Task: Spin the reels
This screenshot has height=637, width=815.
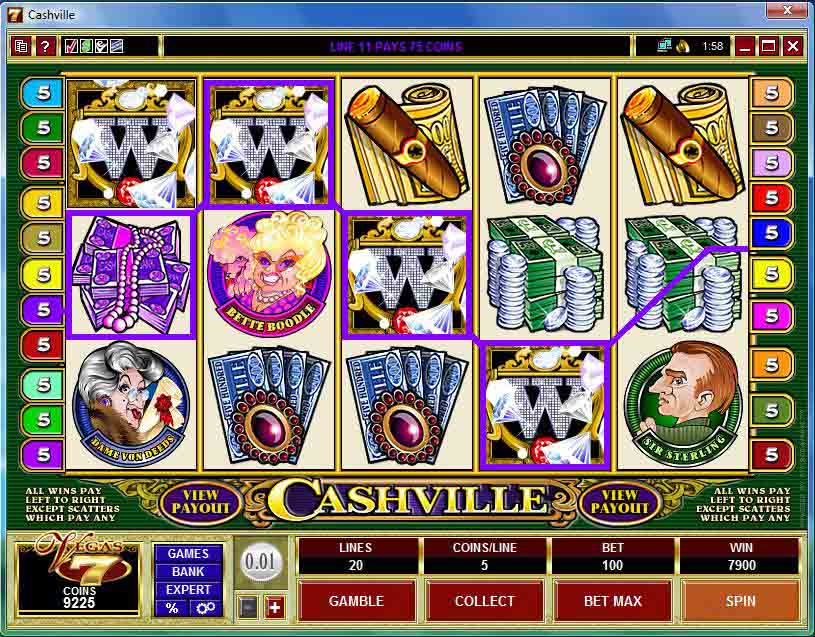Action: pyautogui.click(x=740, y=601)
